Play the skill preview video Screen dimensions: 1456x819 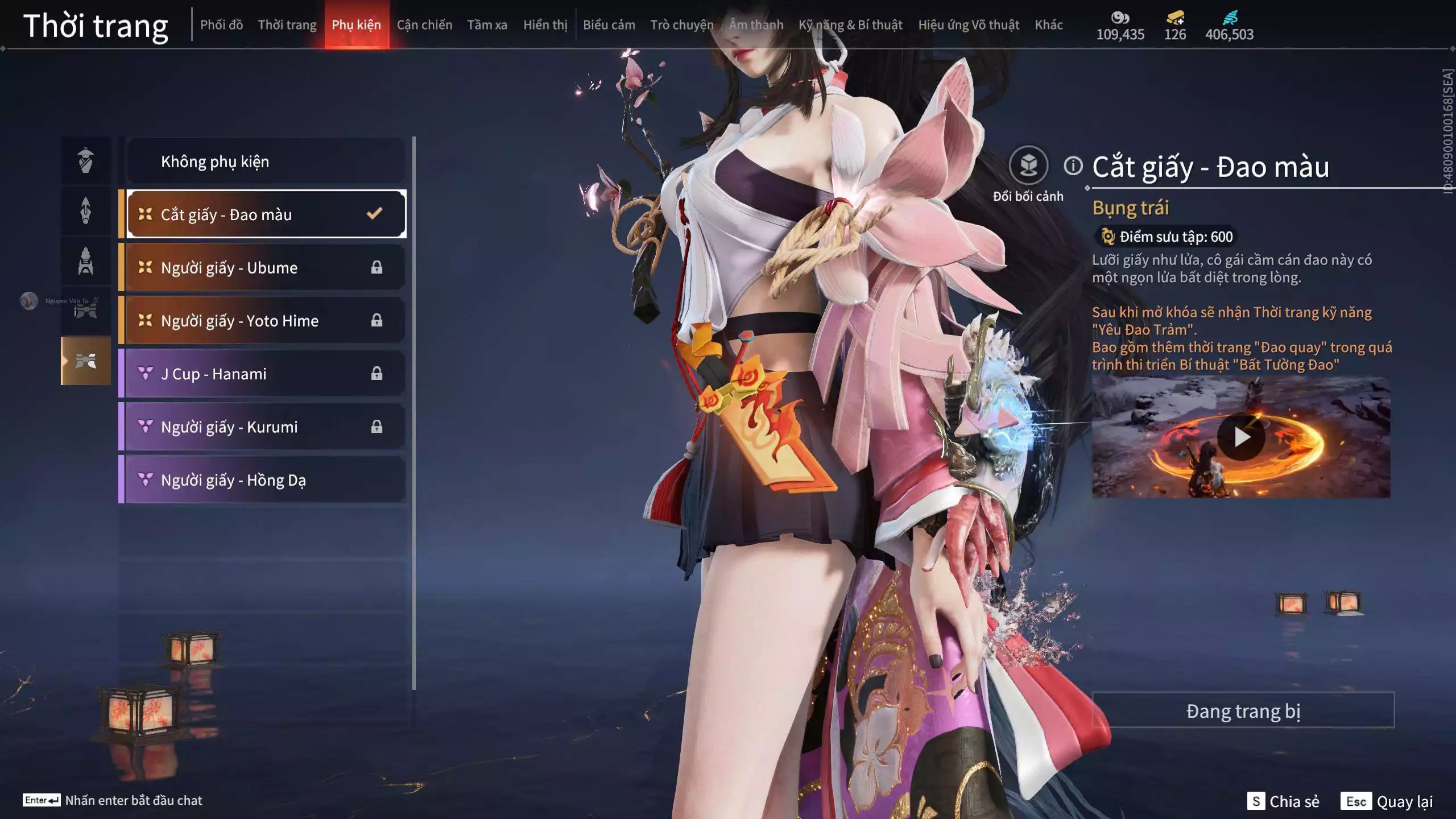pyautogui.click(x=1240, y=437)
